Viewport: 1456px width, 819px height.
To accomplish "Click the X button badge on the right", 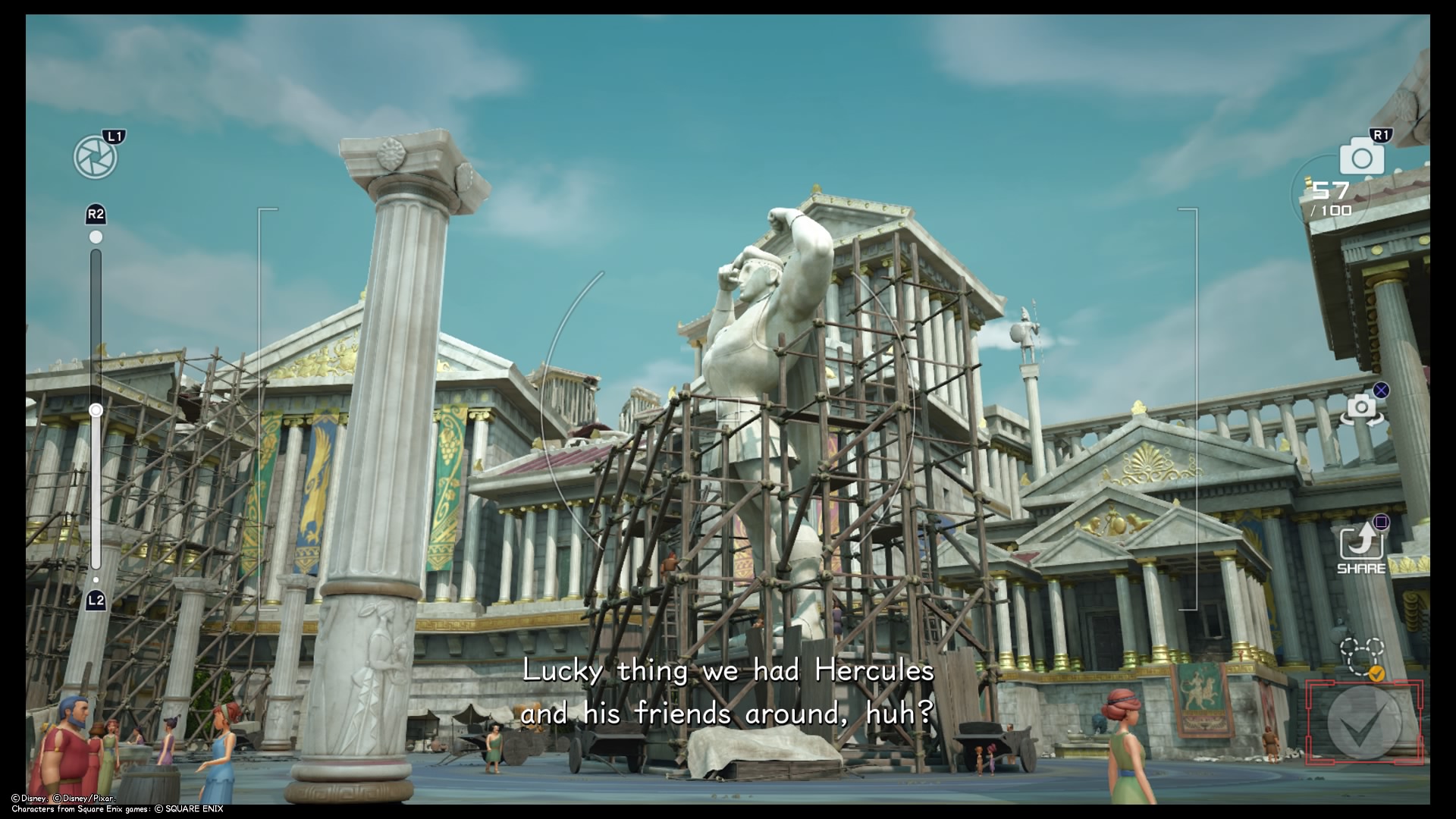I will click(x=1381, y=391).
